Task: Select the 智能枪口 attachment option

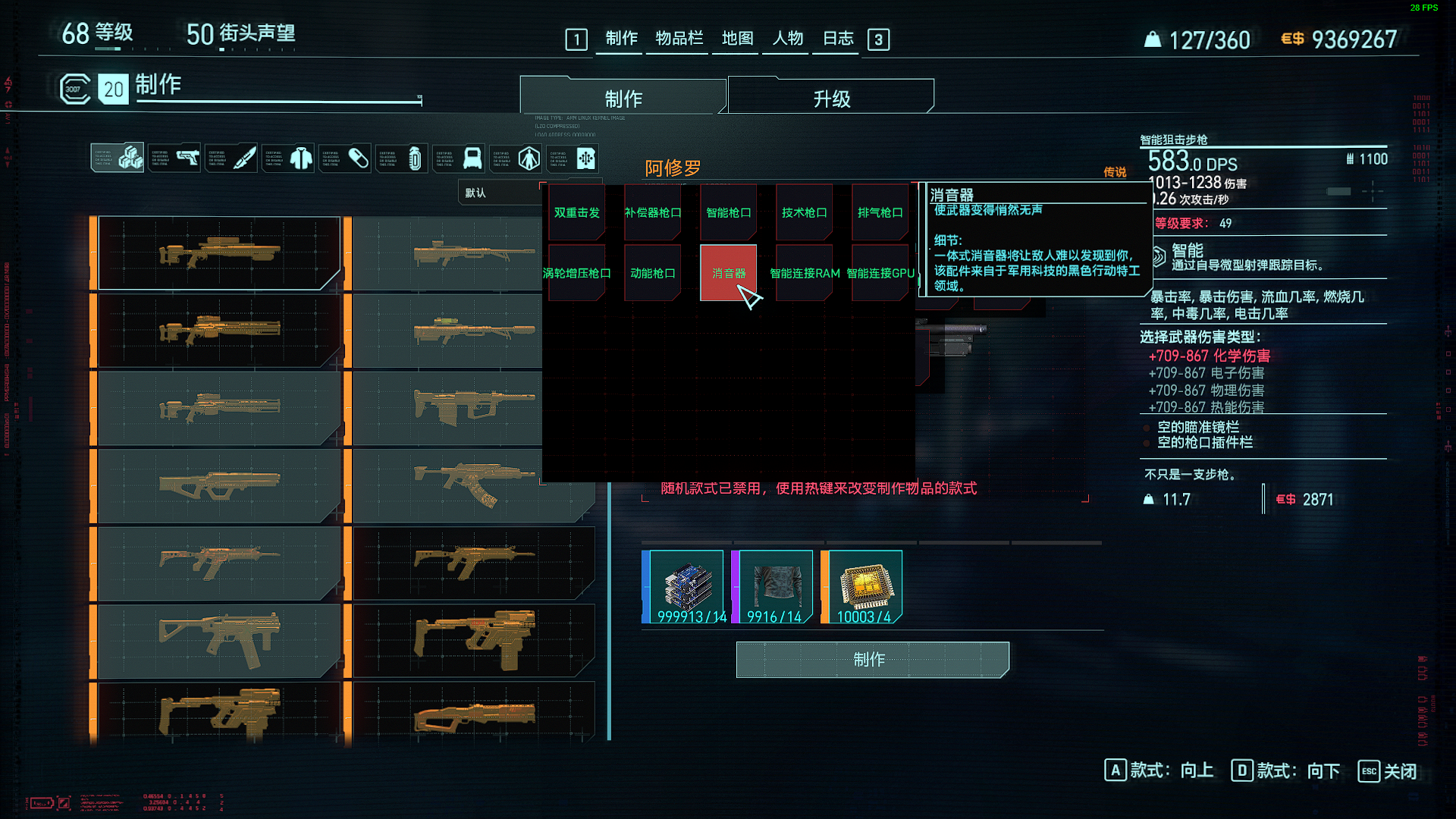Action: [x=727, y=212]
